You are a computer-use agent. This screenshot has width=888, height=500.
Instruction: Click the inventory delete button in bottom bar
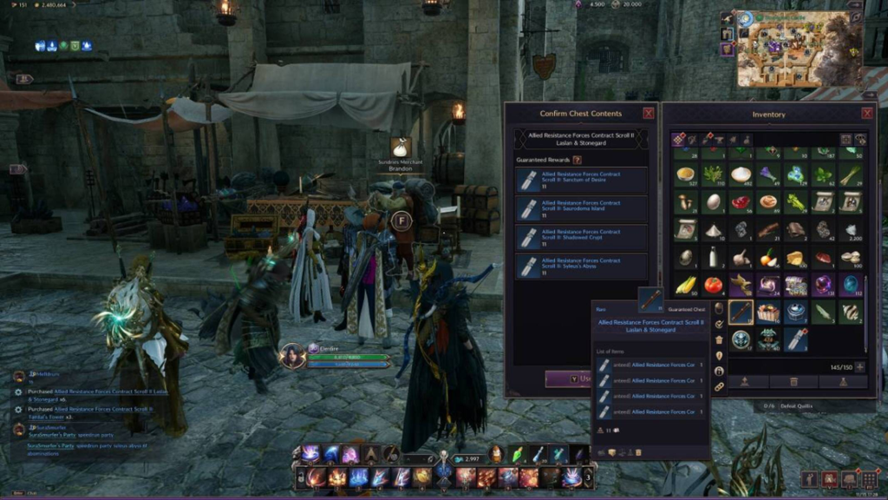[x=793, y=381]
